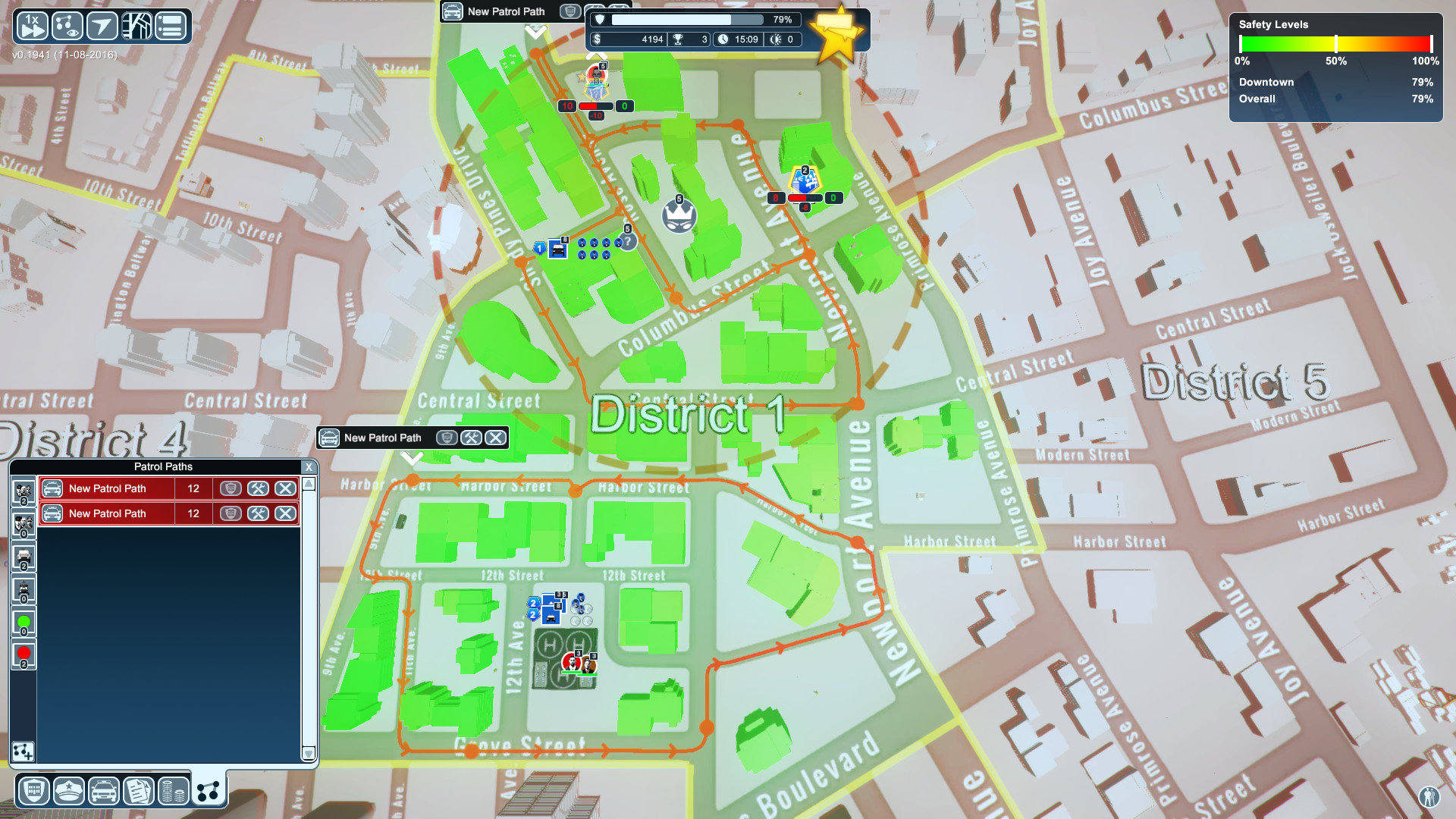
Task: Select the navigation arrow tool in top toolbar
Action: tap(102, 25)
